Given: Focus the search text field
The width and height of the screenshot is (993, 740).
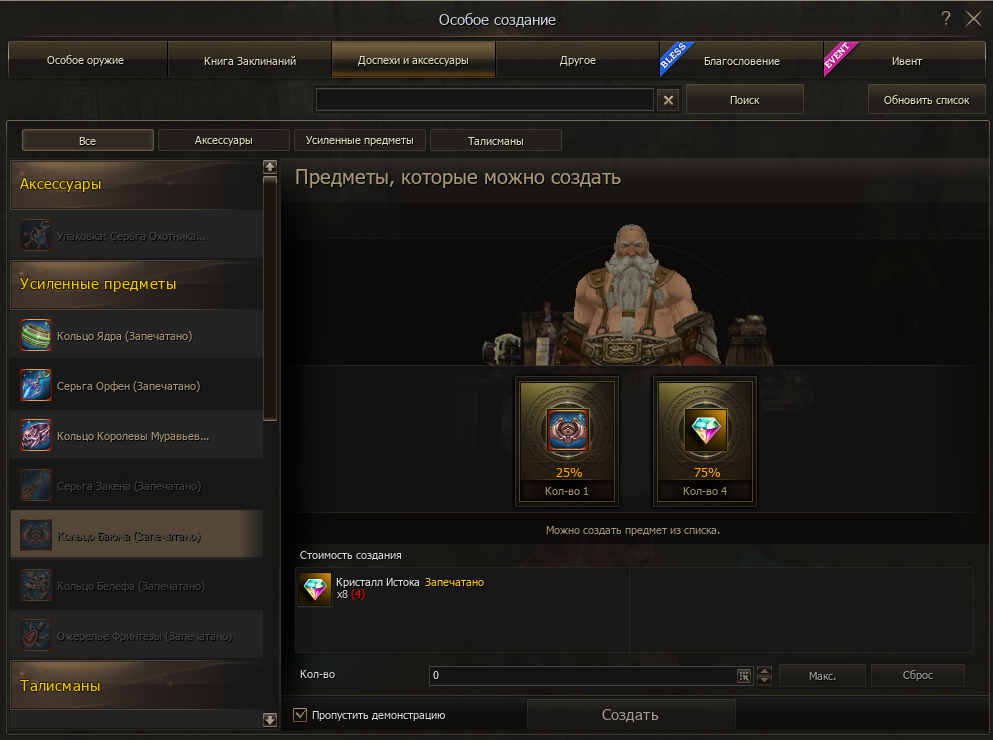Looking at the screenshot, I should [484, 100].
